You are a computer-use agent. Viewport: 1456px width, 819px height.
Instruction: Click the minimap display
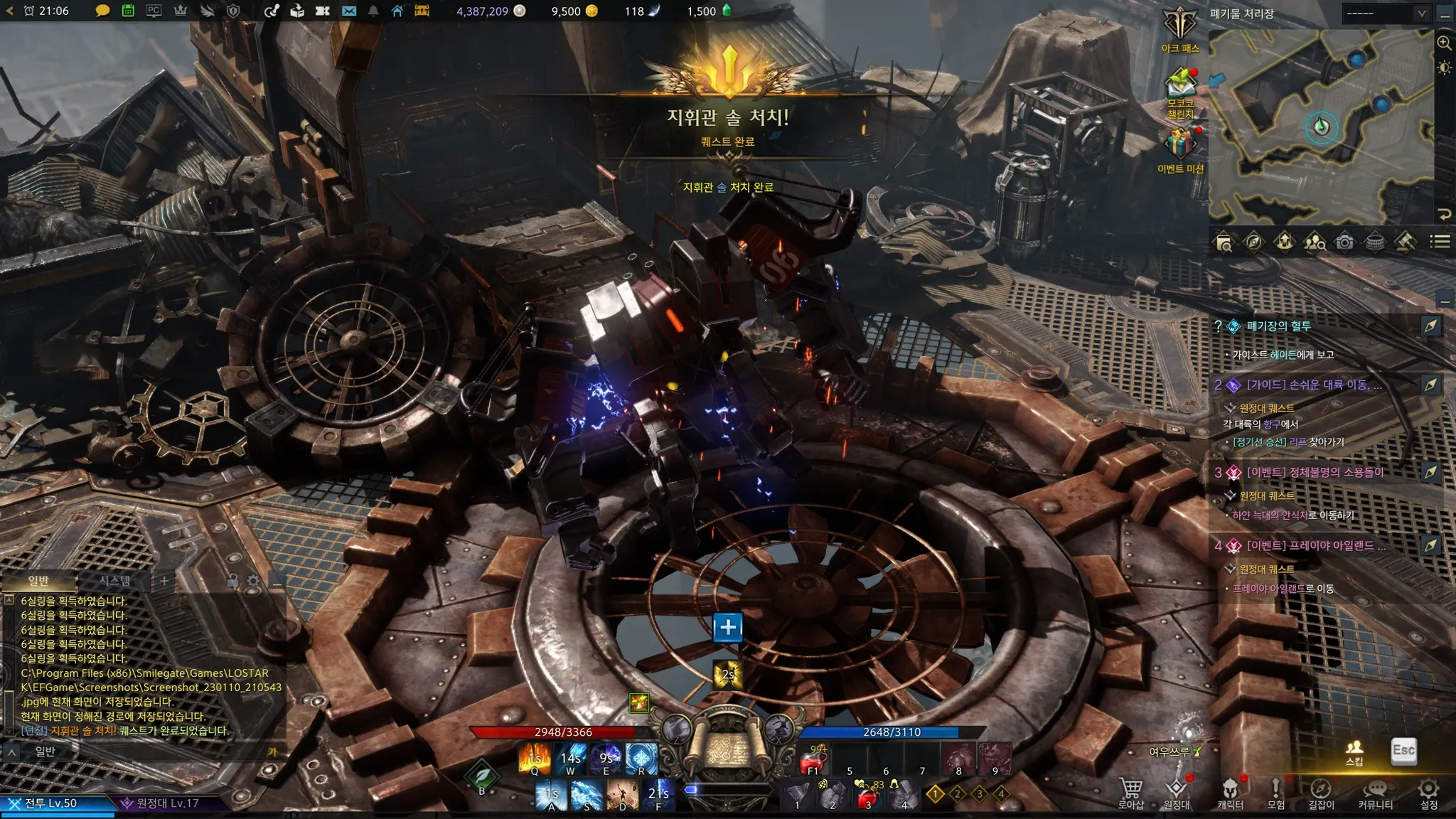(x=1321, y=127)
